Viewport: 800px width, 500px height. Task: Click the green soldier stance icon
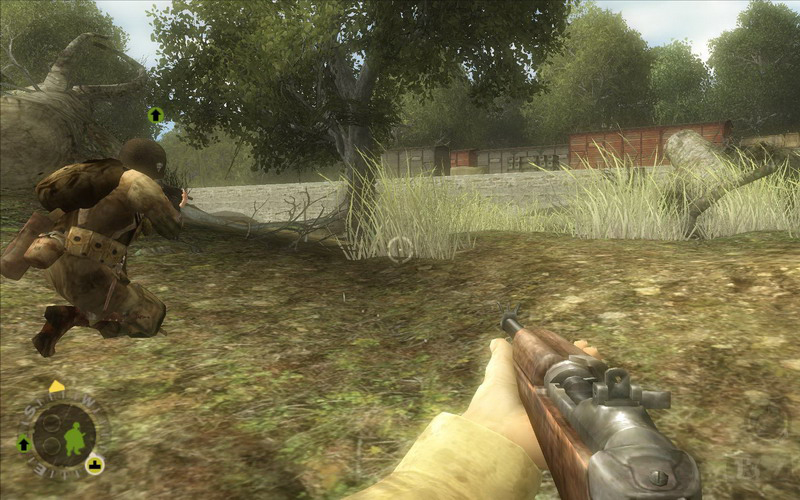(74, 437)
